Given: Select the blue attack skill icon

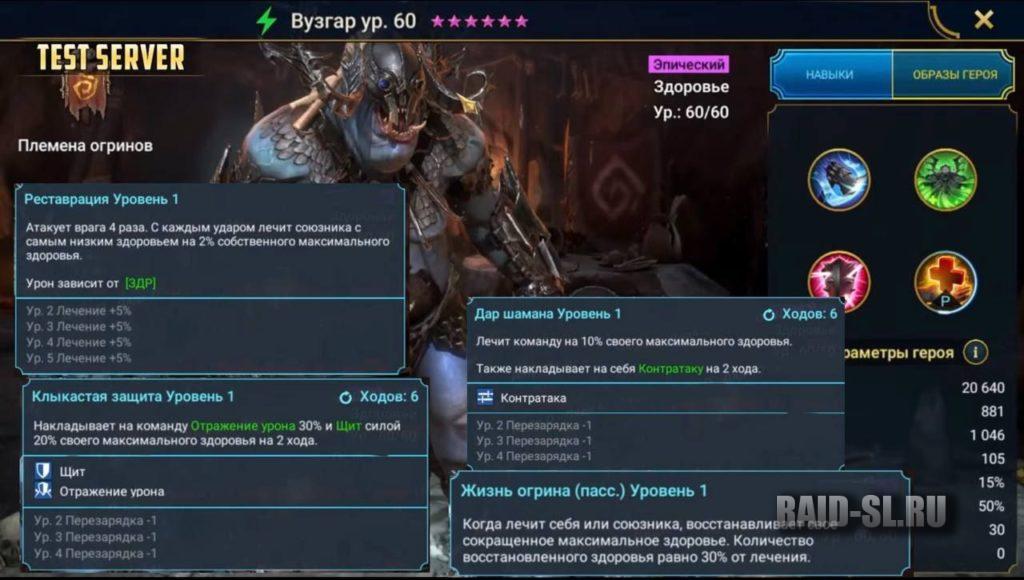Looking at the screenshot, I should coord(838,180).
